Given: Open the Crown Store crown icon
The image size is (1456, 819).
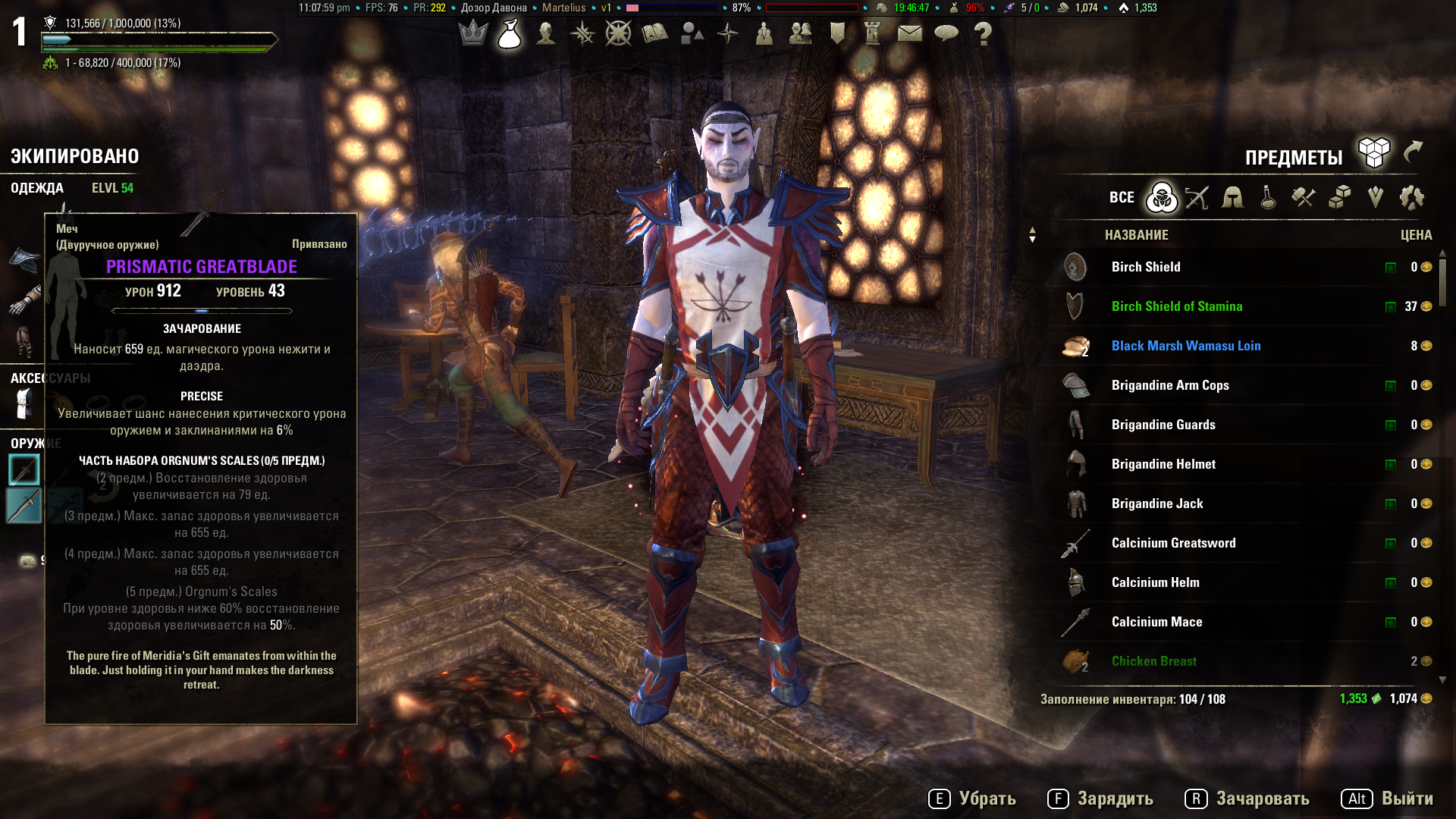Looking at the screenshot, I should pos(473,33).
